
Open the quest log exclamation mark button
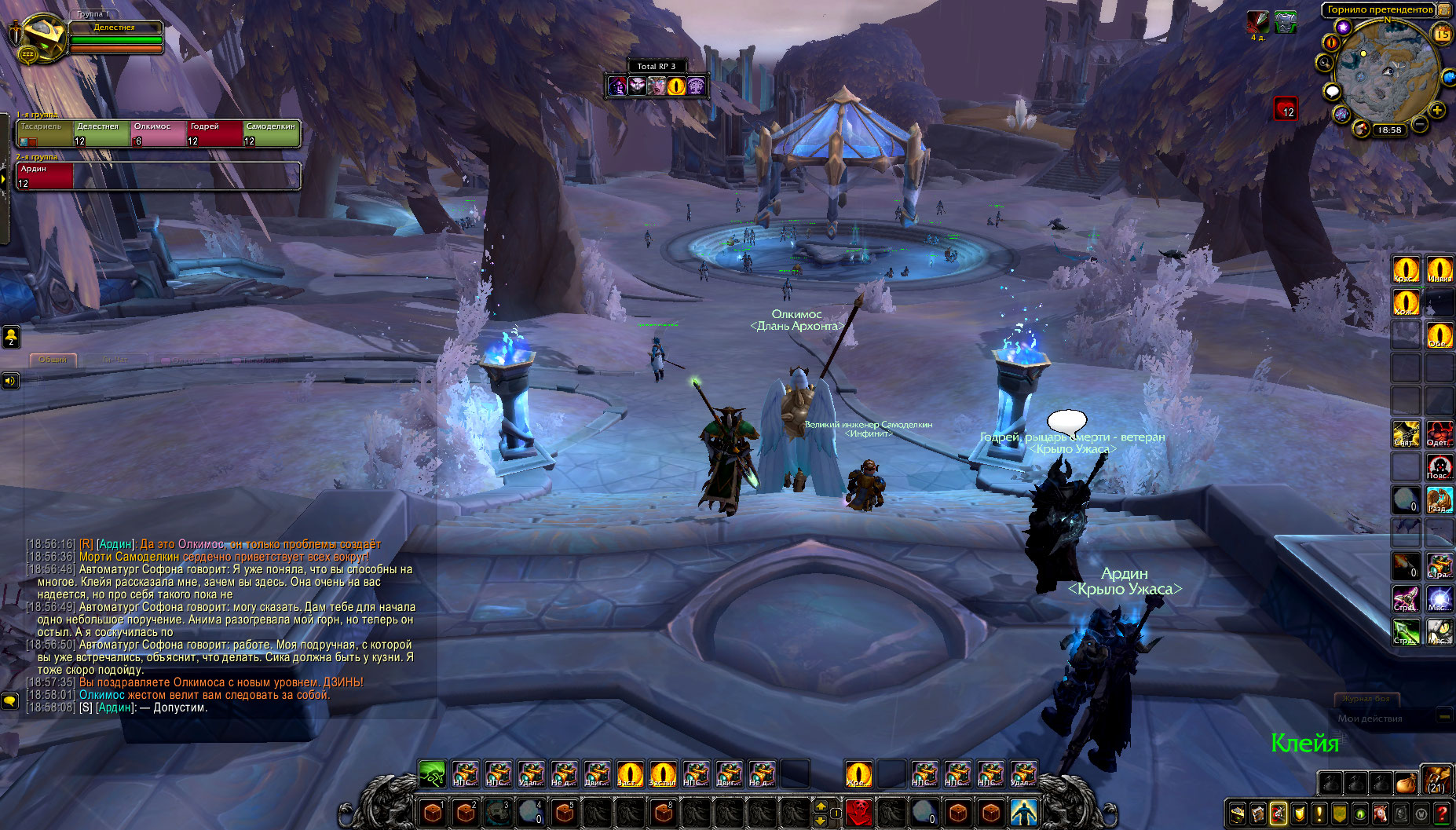(x=1319, y=814)
